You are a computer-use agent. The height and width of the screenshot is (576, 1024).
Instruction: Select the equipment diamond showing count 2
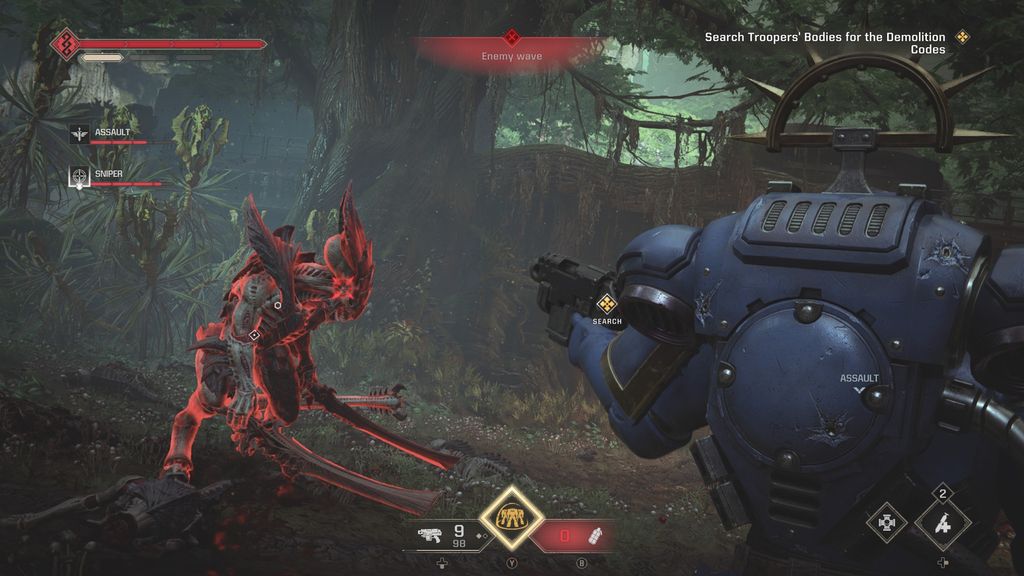942,523
